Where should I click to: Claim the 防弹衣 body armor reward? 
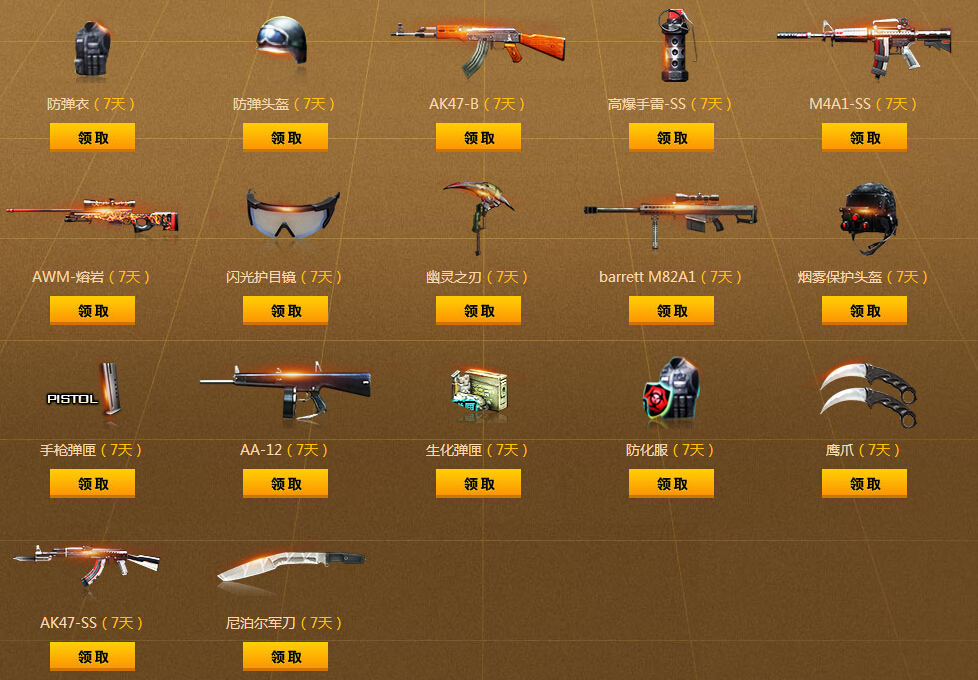92,138
